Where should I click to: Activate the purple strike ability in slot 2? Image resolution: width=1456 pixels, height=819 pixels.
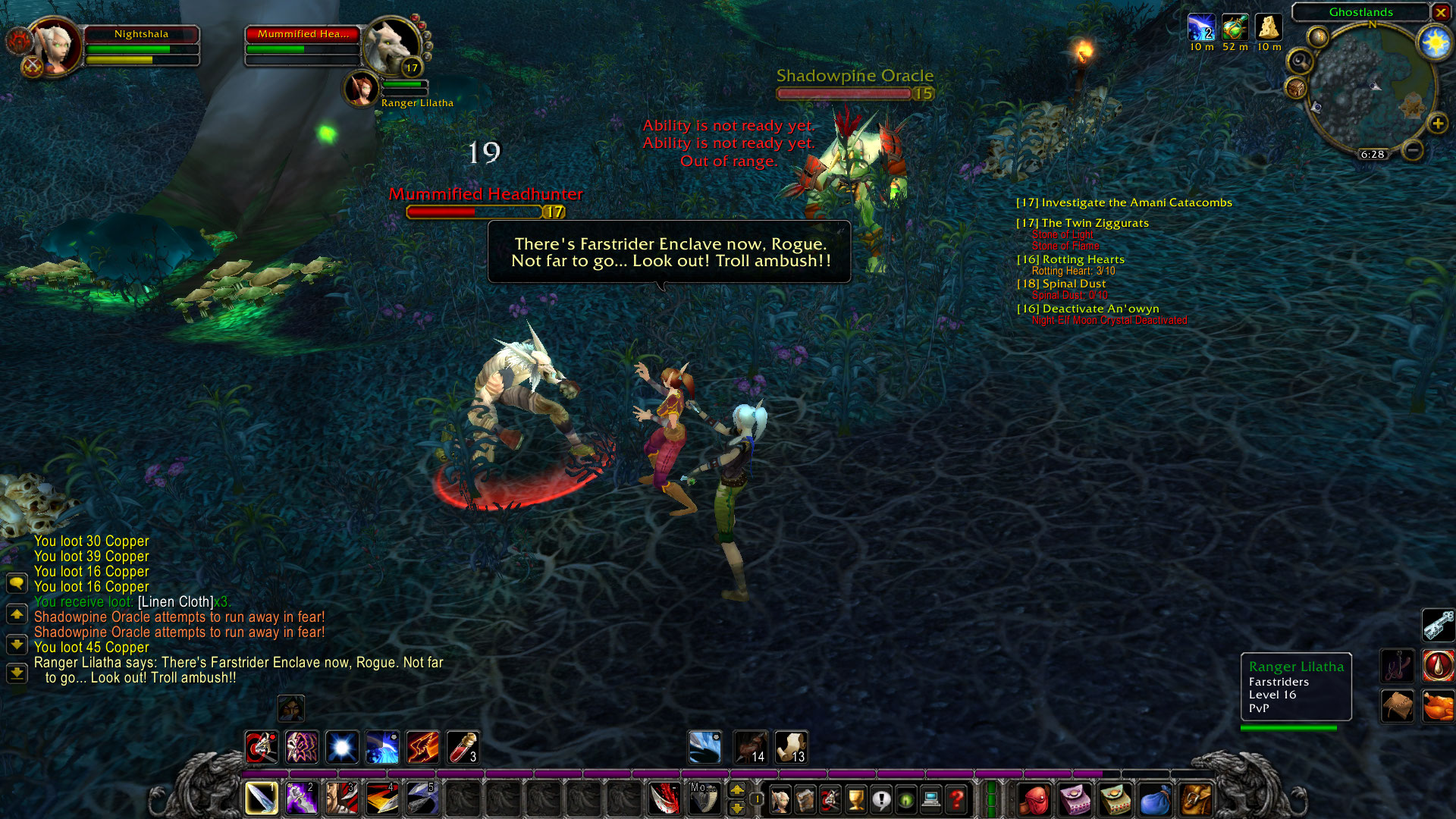301,798
